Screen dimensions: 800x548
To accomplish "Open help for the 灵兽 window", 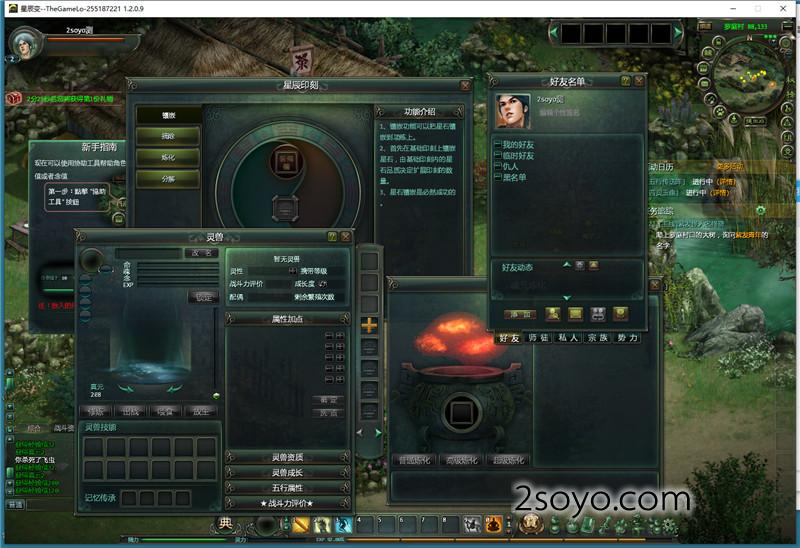I will coord(332,236).
